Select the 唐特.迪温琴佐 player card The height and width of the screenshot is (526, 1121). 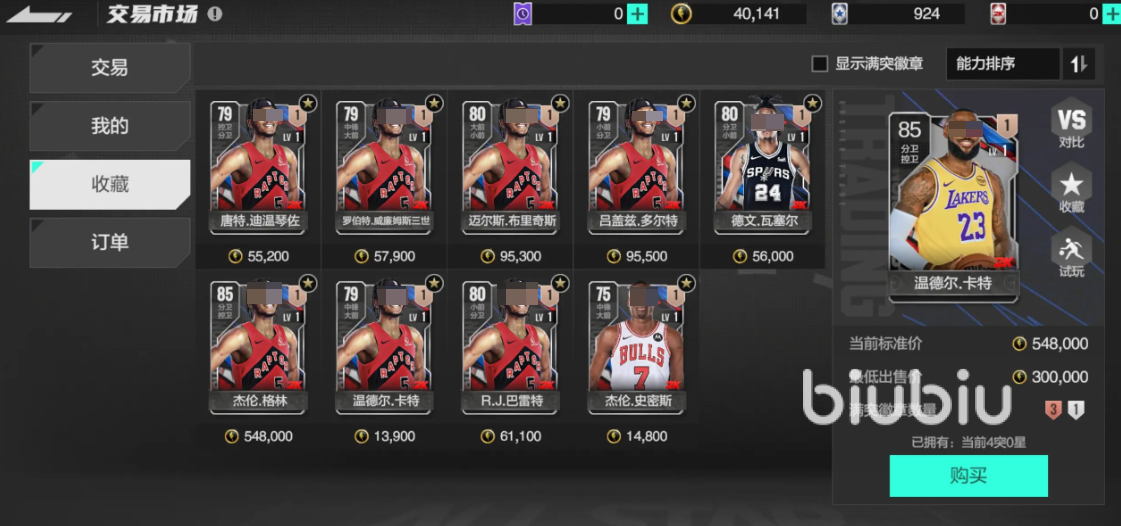pos(258,165)
